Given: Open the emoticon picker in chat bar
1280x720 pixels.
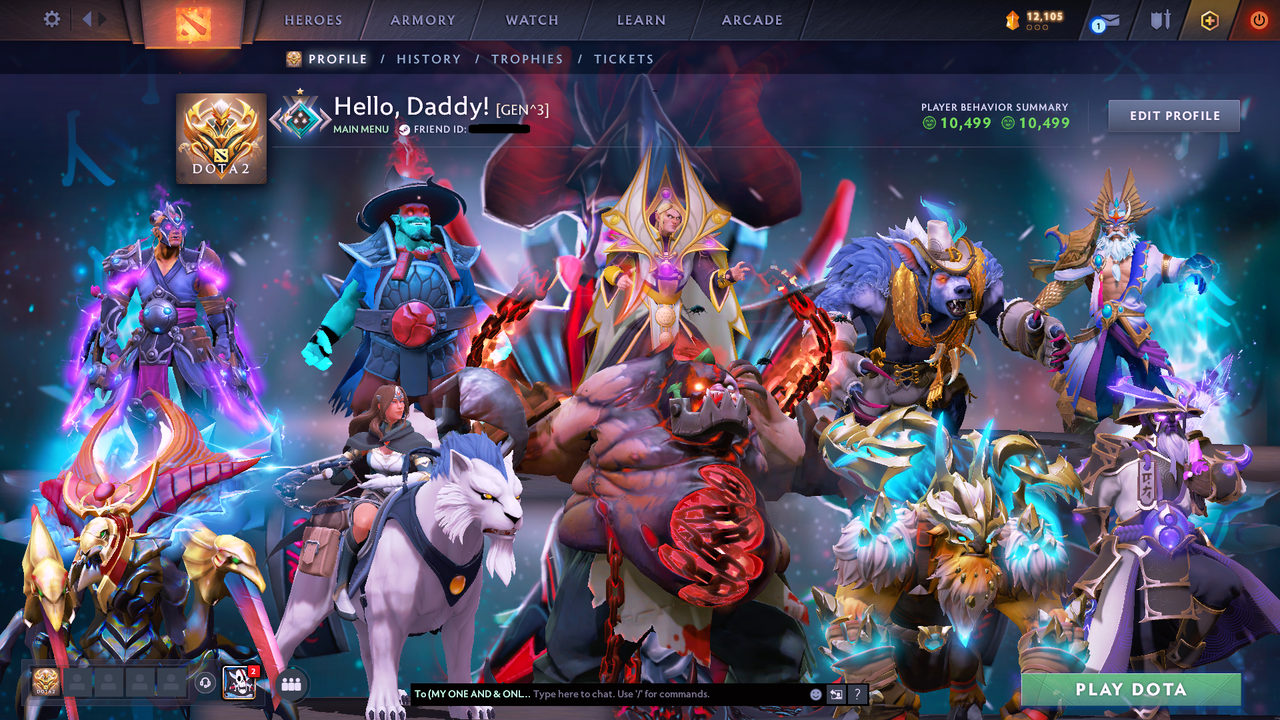Looking at the screenshot, I should coord(815,694).
